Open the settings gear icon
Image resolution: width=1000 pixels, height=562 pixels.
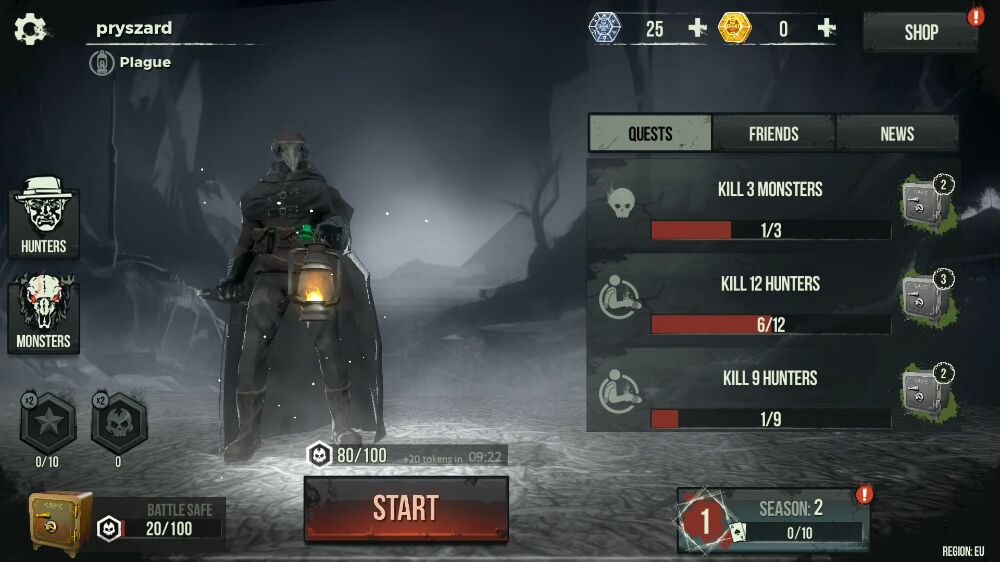30,29
